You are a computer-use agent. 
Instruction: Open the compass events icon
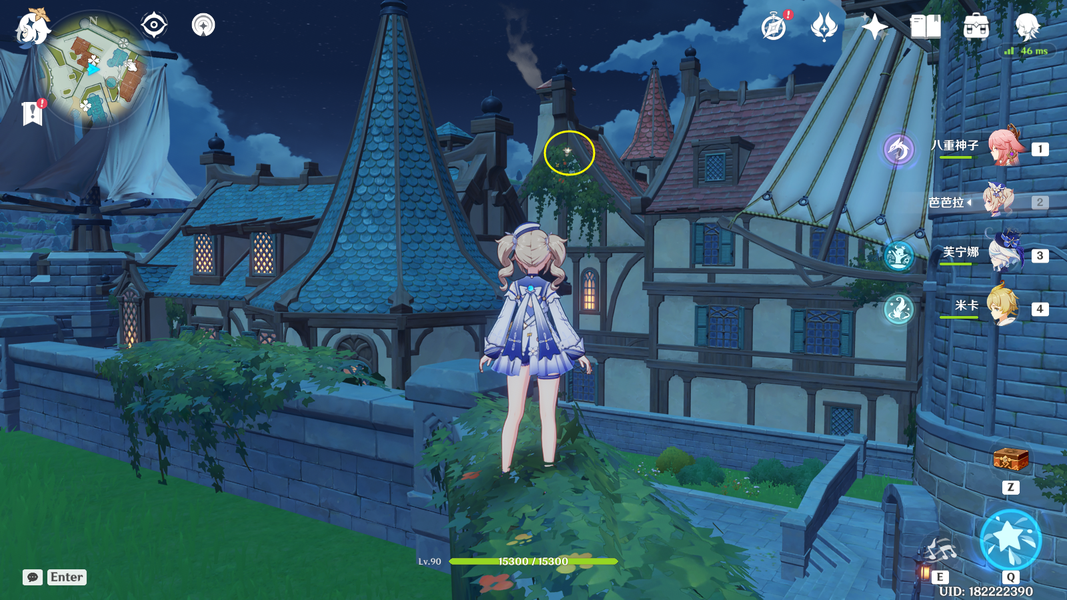coord(773,27)
